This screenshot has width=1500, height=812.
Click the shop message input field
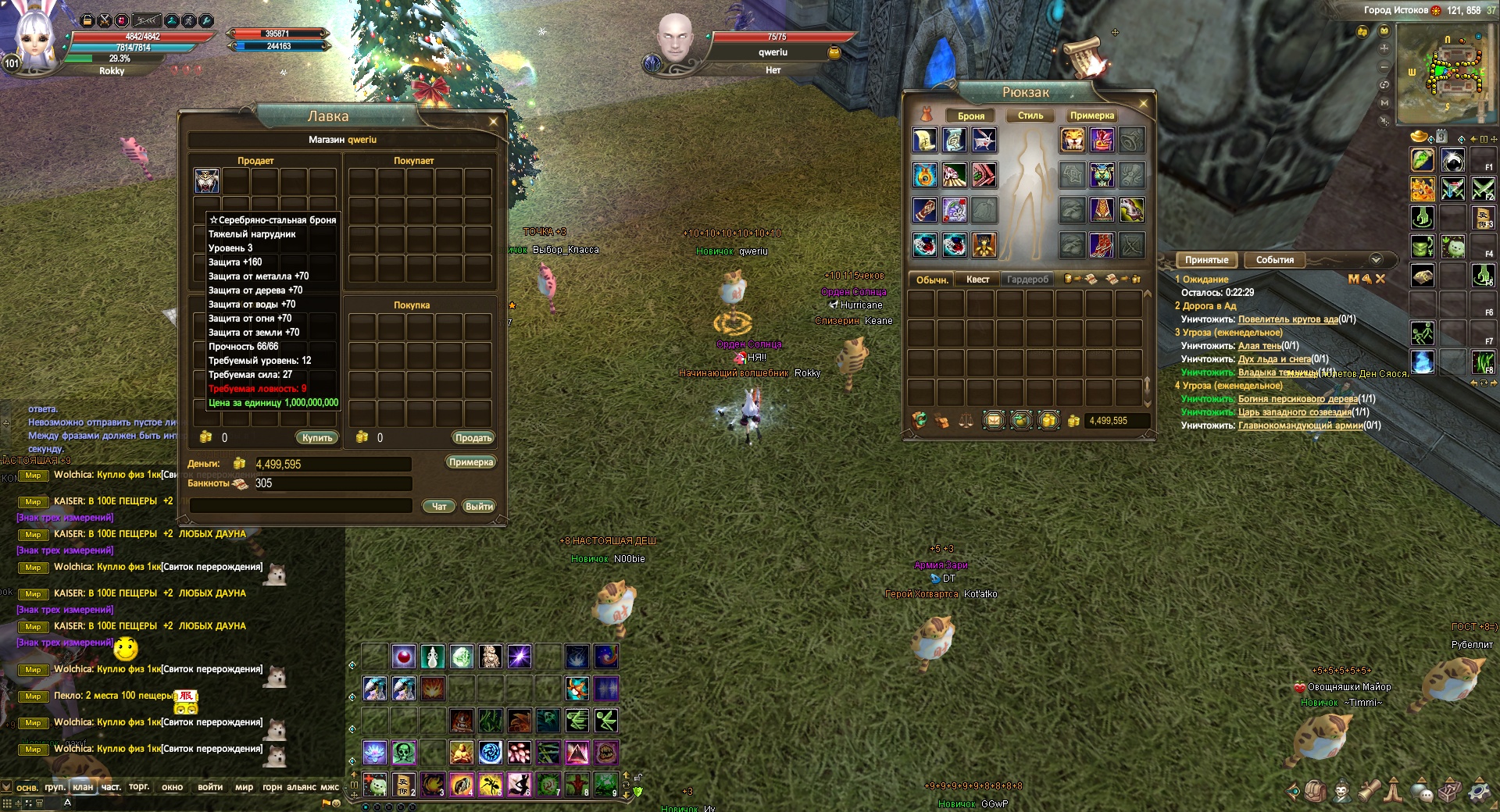[301, 506]
